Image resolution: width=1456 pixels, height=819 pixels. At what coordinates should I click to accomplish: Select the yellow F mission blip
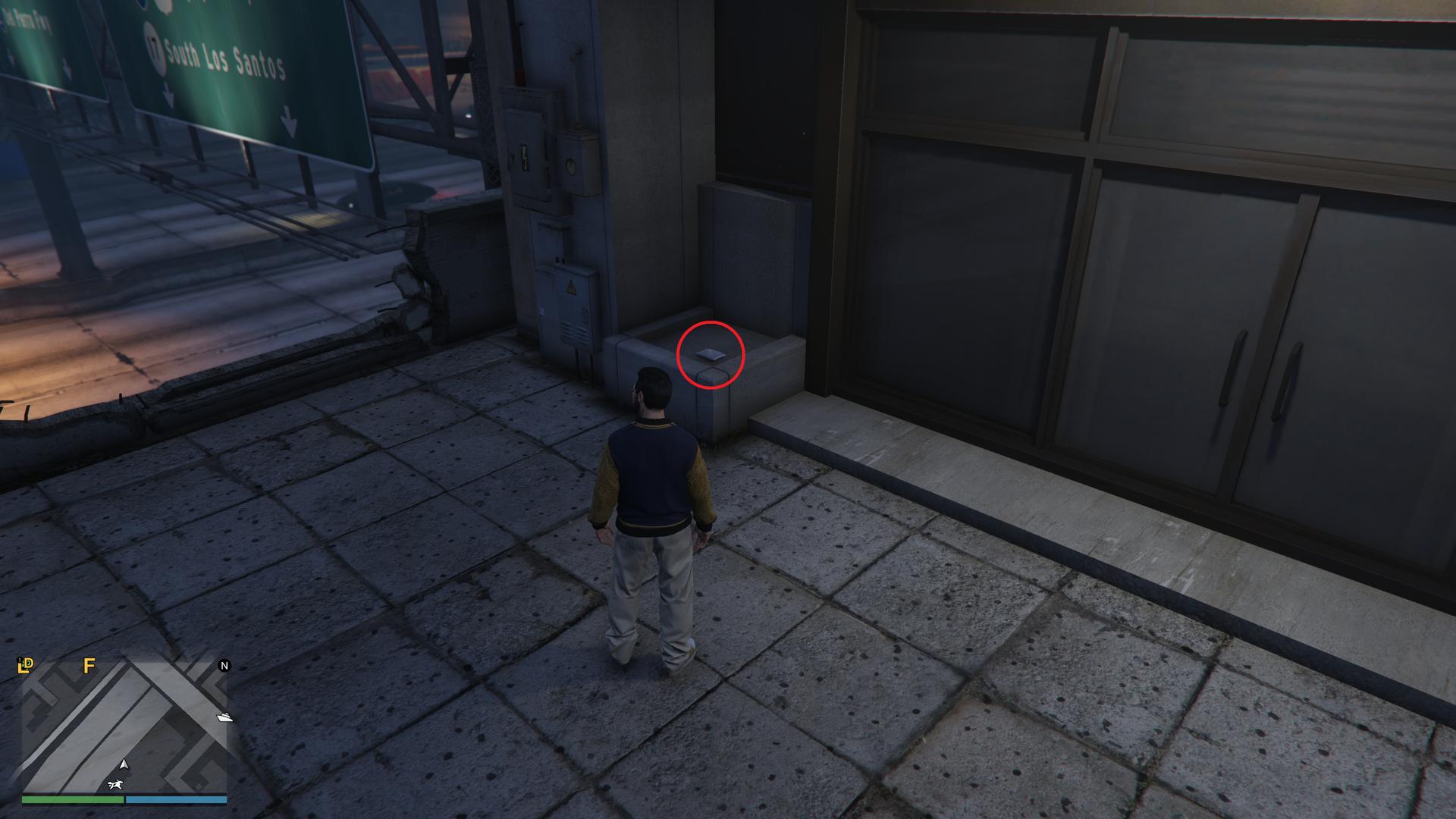(89, 666)
